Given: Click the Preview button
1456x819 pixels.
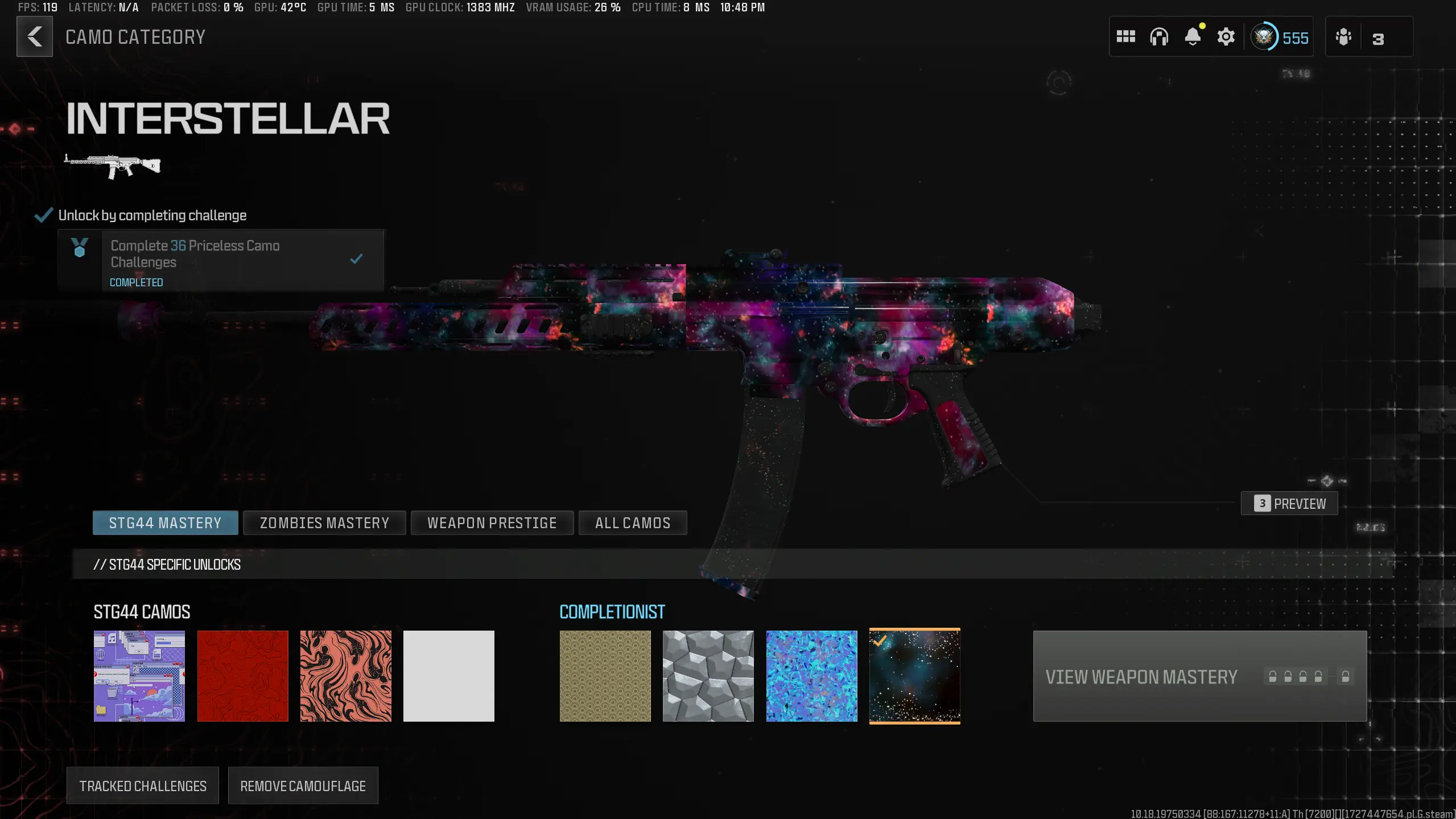Looking at the screenshot, I should coord(1289,503).
